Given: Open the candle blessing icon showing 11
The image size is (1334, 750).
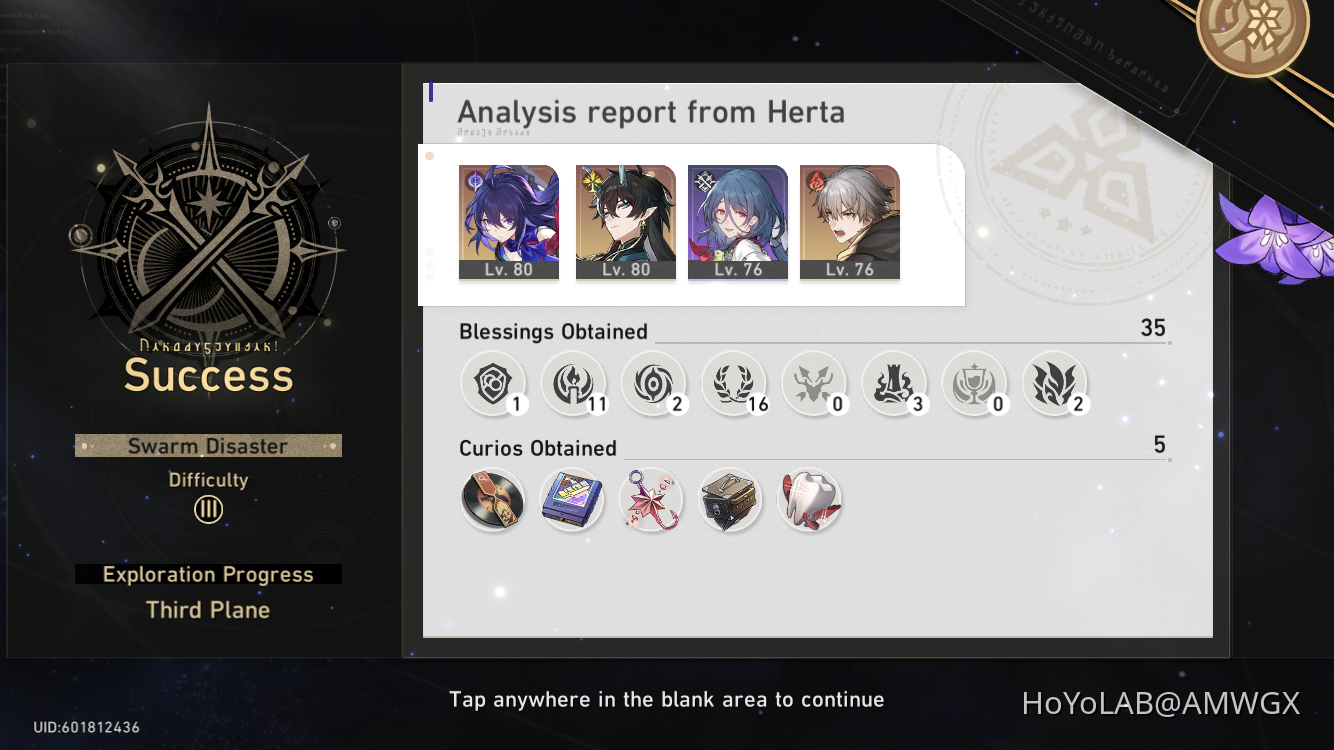Looking at the screenshot, I should point(574,383).
